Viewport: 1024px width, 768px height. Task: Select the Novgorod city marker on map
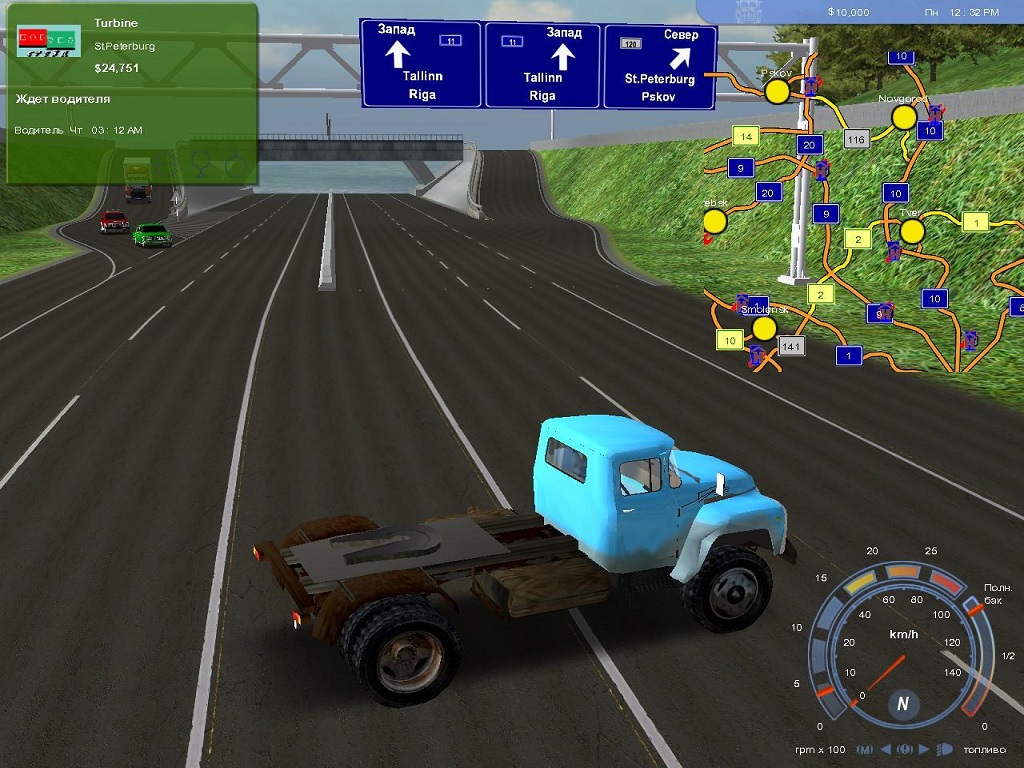point(904,117)
